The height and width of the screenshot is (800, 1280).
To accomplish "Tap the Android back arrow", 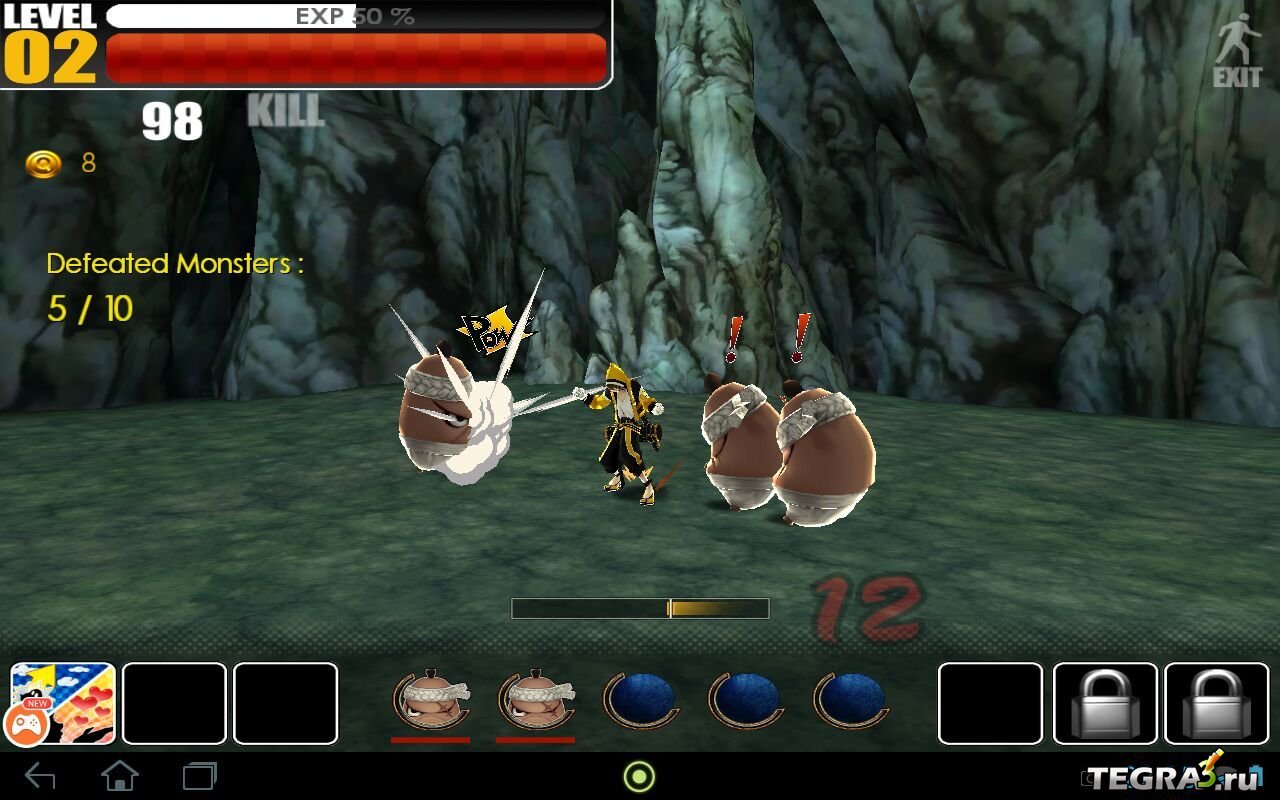I will tap(40, 776).
